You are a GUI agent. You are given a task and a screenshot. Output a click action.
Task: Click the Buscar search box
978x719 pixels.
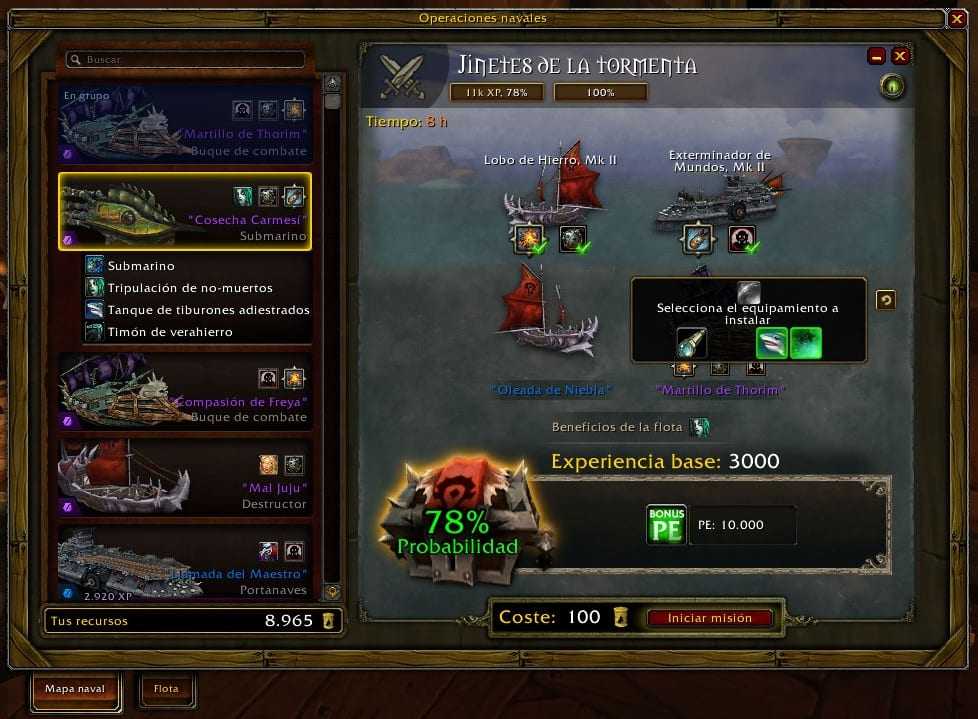coord(186,60)
